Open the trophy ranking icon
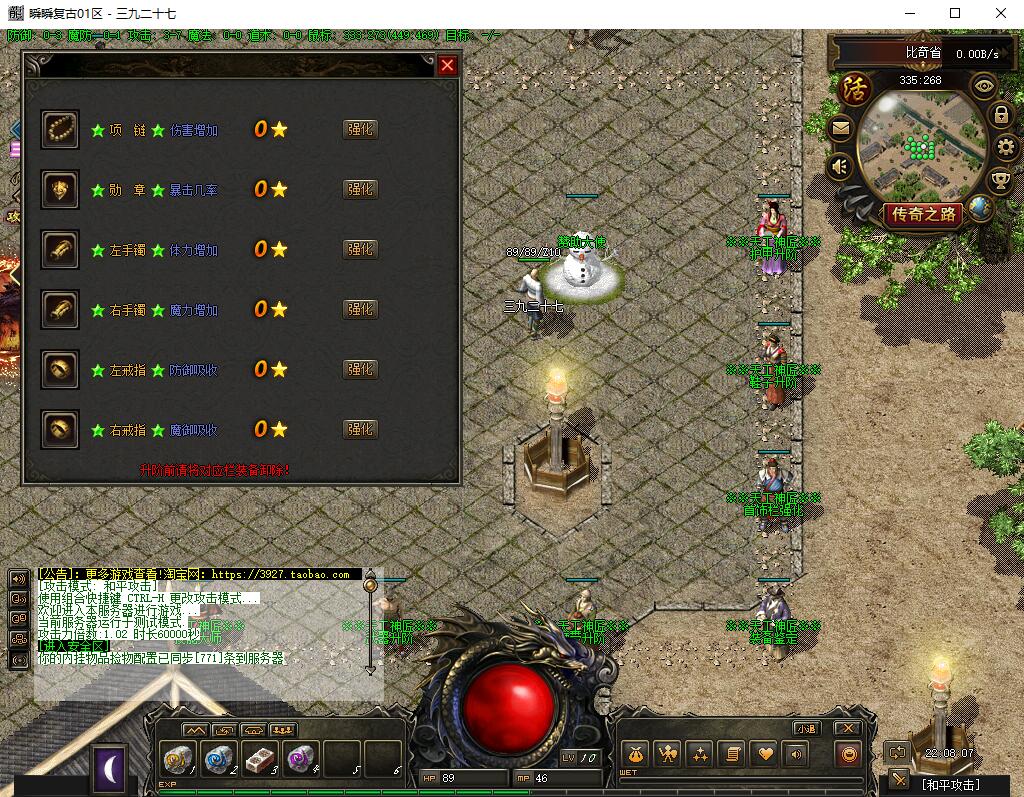 point(1000,181)
